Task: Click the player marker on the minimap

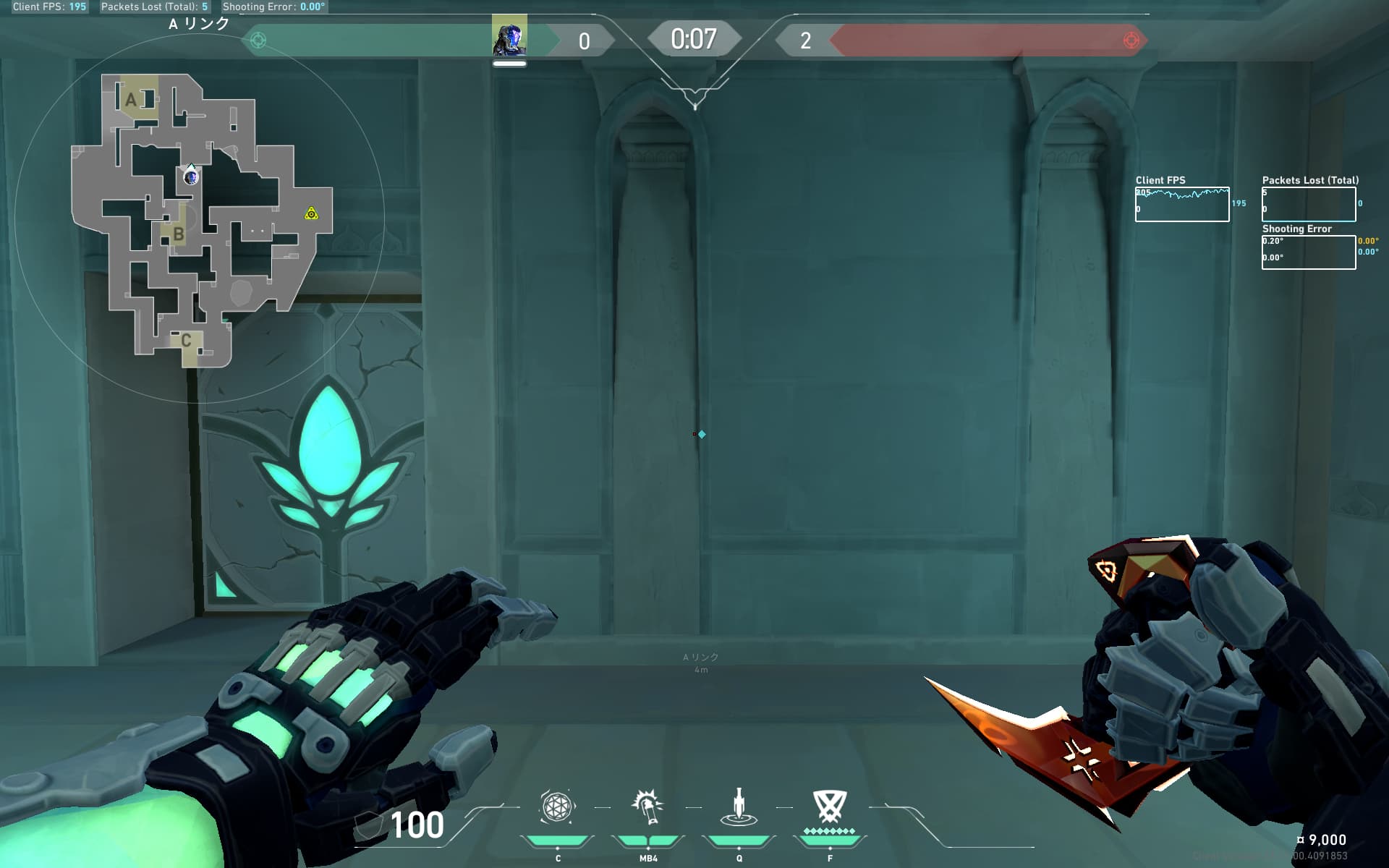Action: pos(190,176)
